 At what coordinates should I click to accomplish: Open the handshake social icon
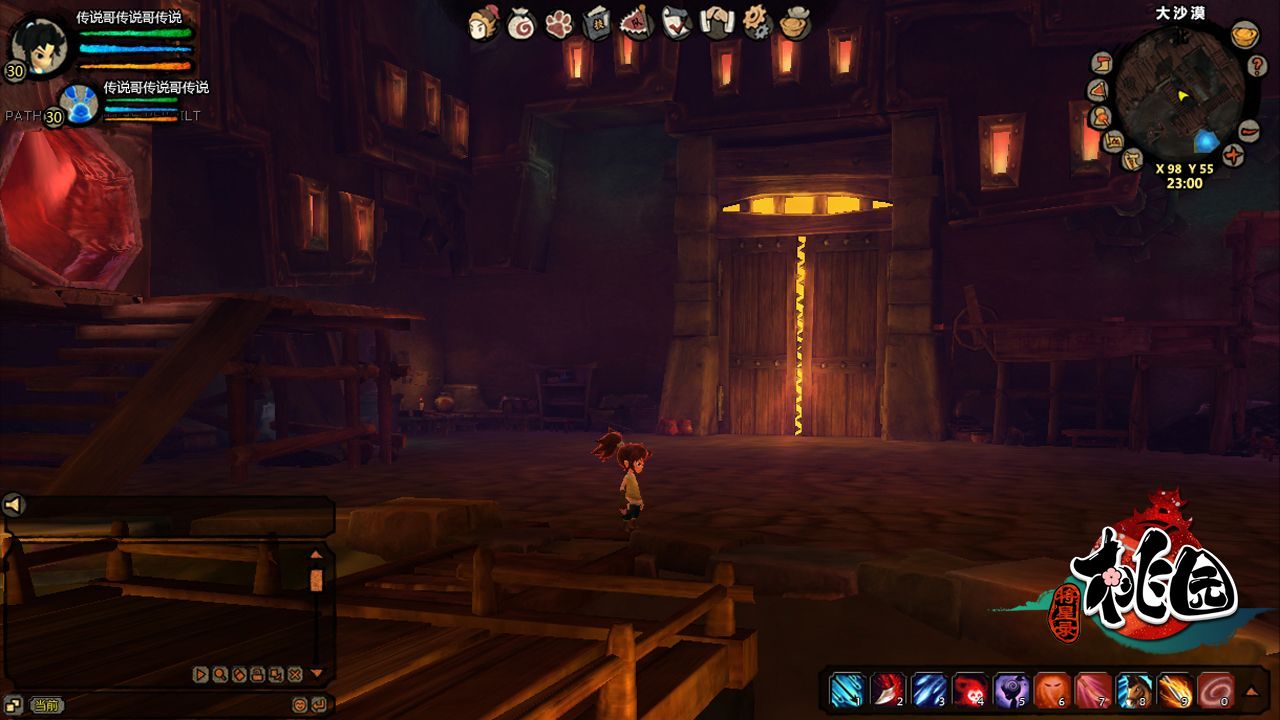pyautogui.click(x=717, y=22)
